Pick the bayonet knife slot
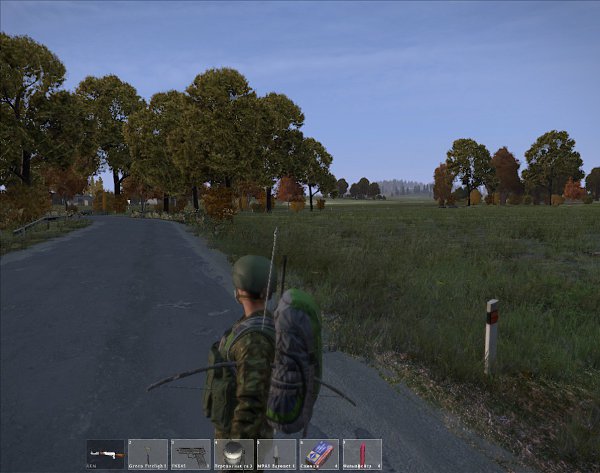Viewport: 600px width, 473px height. (x=277, y=454)
